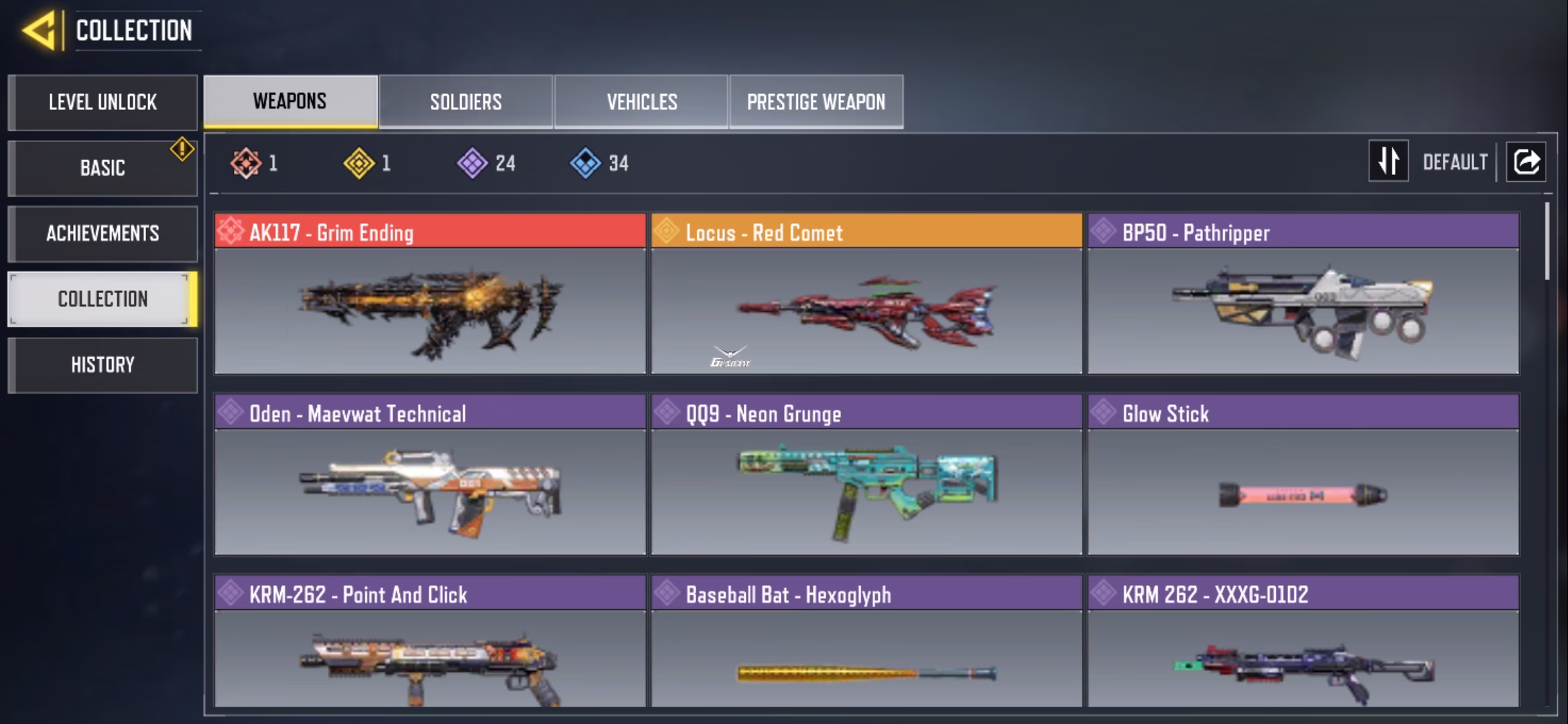Open the Level Unlock section
The image size is (1568, 724).
click(103, 102)
